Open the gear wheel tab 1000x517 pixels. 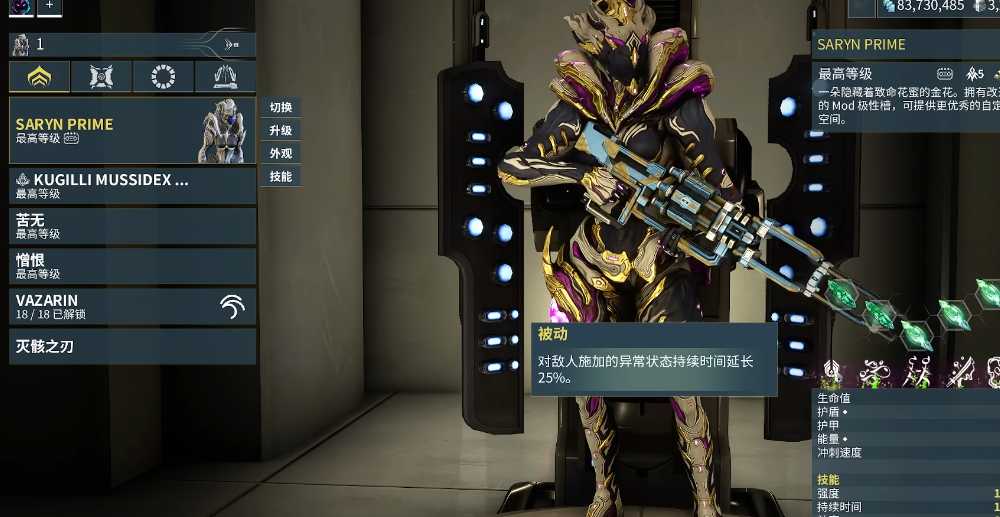tap(163, 77)
